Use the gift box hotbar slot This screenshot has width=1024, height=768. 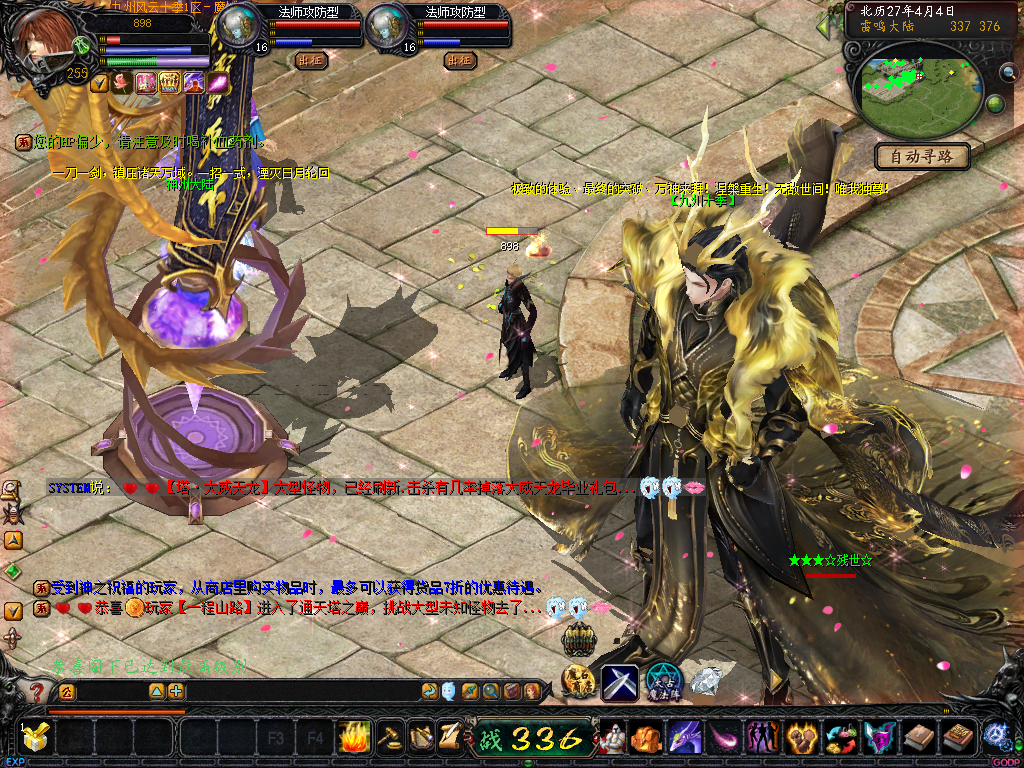[35, 738]
